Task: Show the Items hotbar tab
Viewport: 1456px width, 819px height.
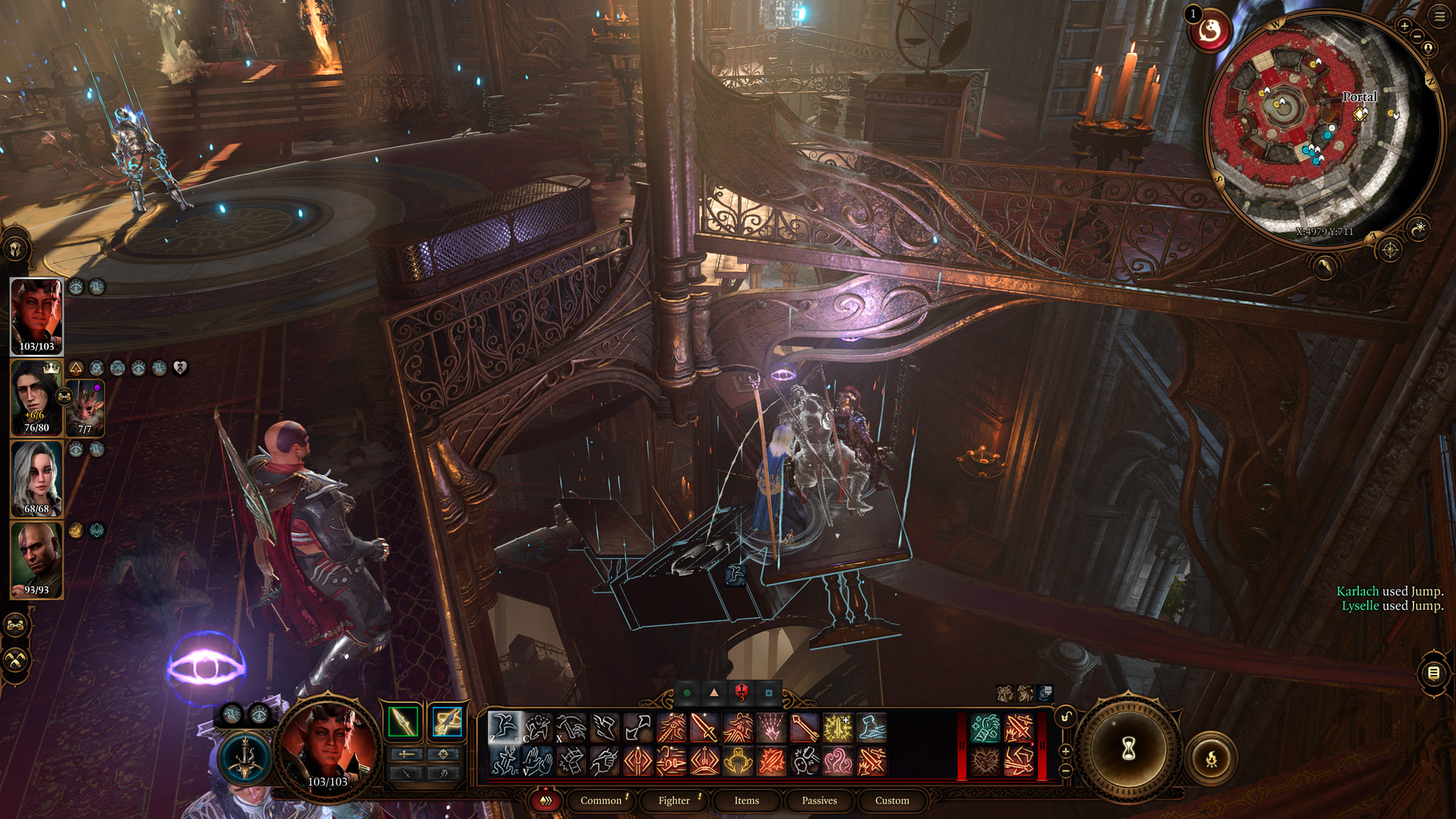Action: [746, 801]
